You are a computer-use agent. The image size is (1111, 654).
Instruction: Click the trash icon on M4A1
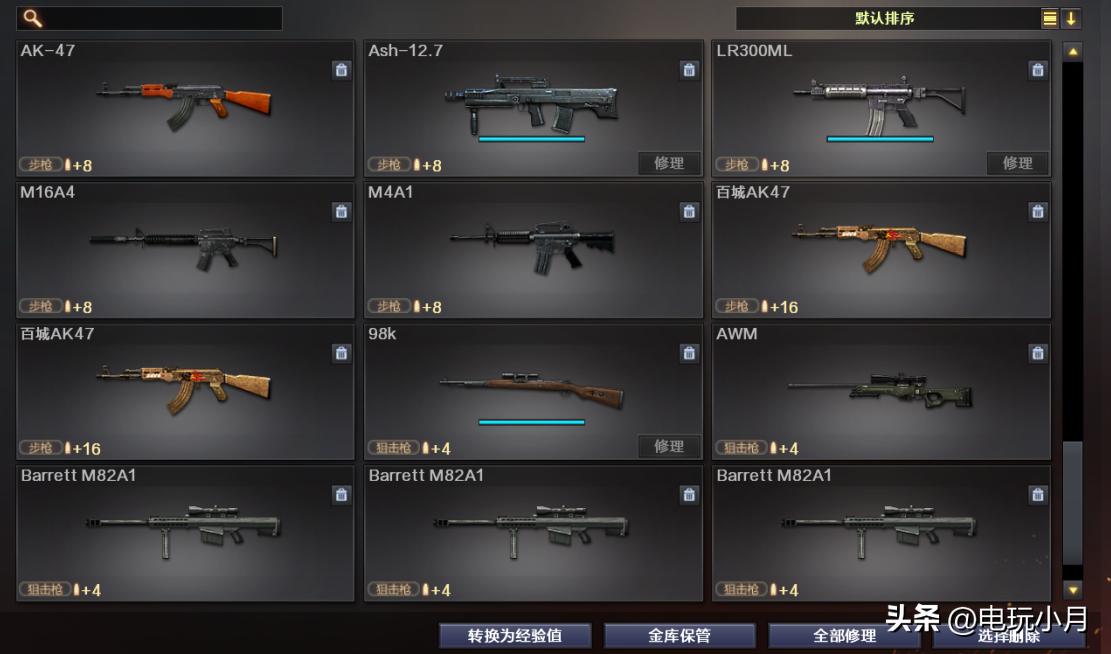coord(689,212)
